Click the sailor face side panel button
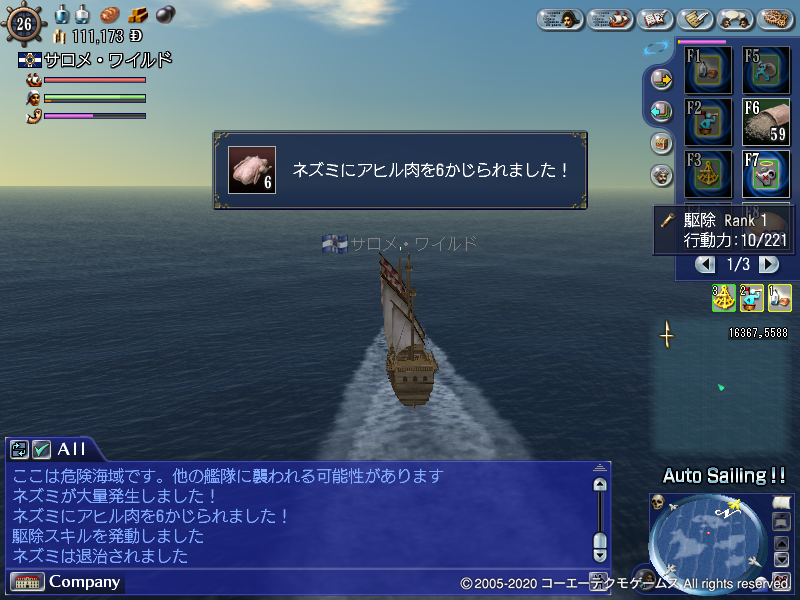800x600 pixels. 660,175
